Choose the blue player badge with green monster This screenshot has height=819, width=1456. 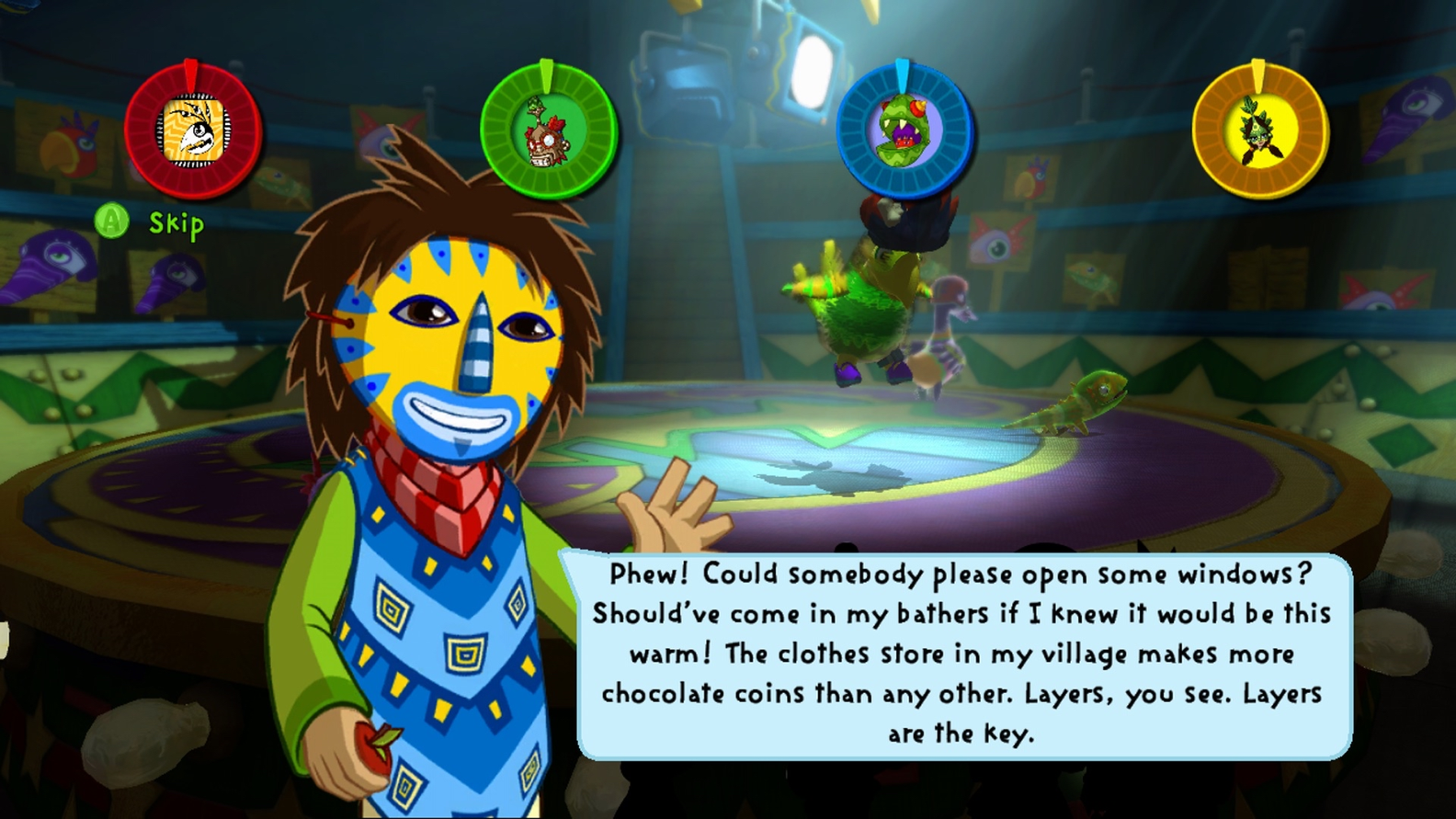point(904,131)
